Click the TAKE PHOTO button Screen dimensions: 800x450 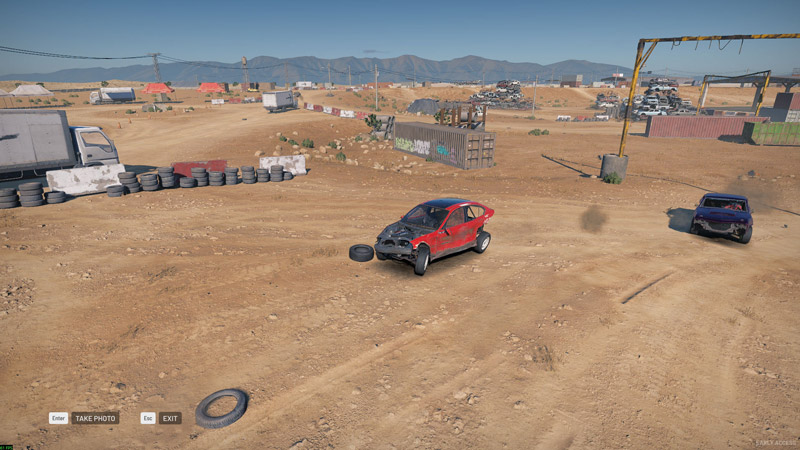coord(94,418)
